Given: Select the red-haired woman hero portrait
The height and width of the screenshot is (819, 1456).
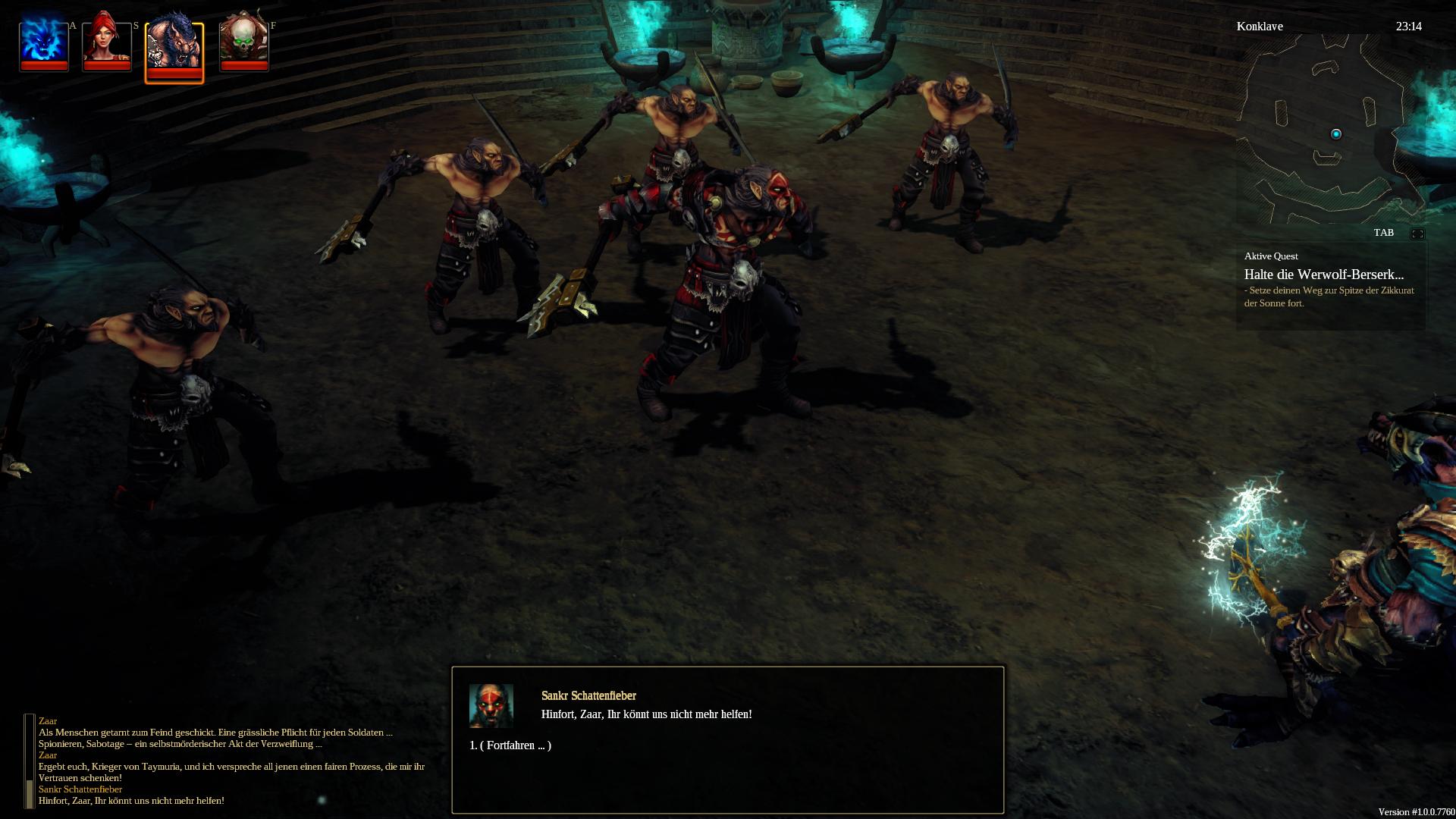Looking at the screenshot, I should [107, 42].
